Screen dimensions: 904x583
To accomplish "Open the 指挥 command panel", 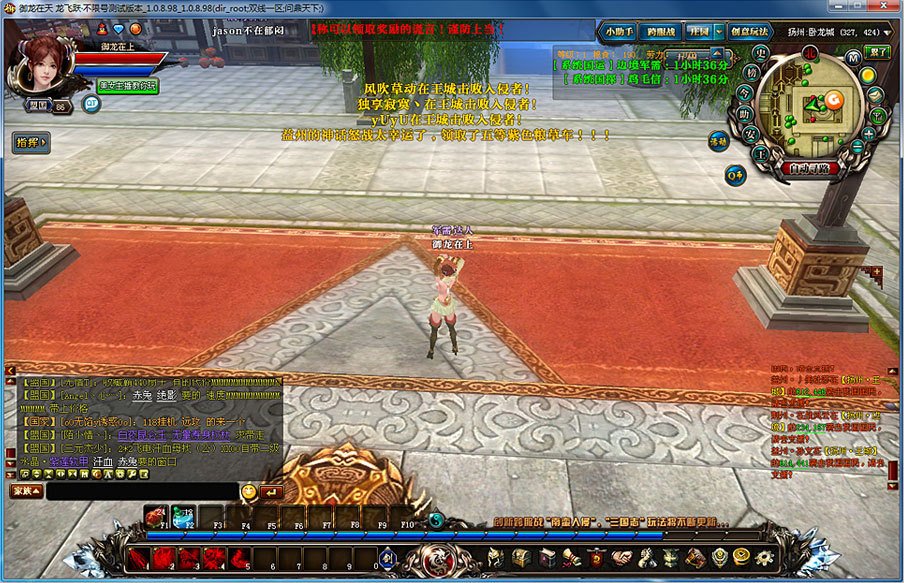I will pyautogui.click(x=31, y=143).
